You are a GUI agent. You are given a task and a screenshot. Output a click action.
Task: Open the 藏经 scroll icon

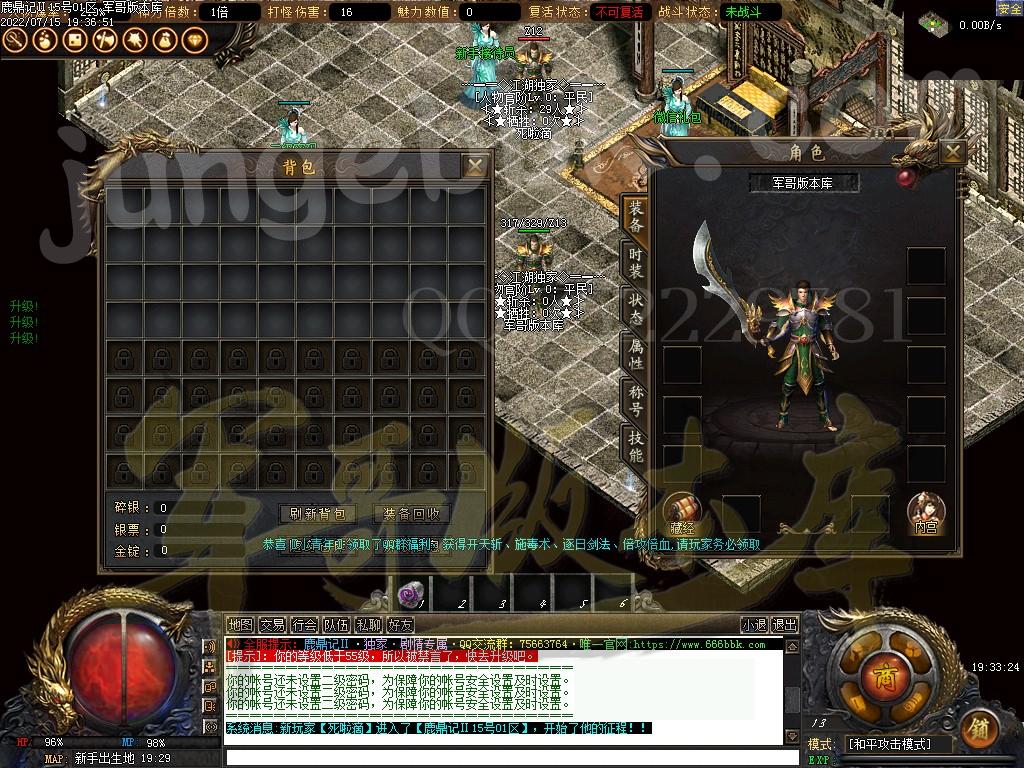tap(682, 511)
